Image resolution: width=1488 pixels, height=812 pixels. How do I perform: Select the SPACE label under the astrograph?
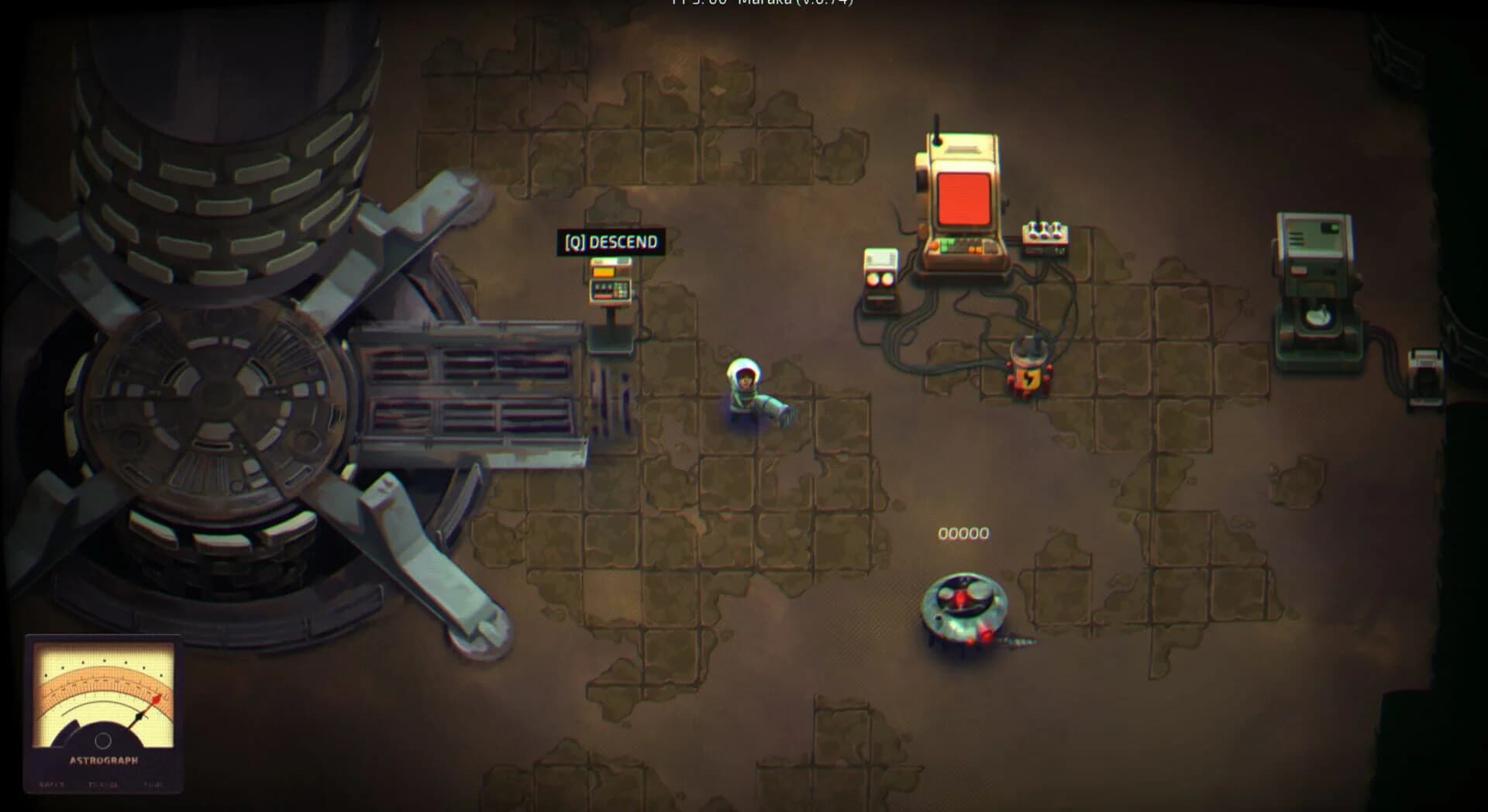[x=51, y=784]
